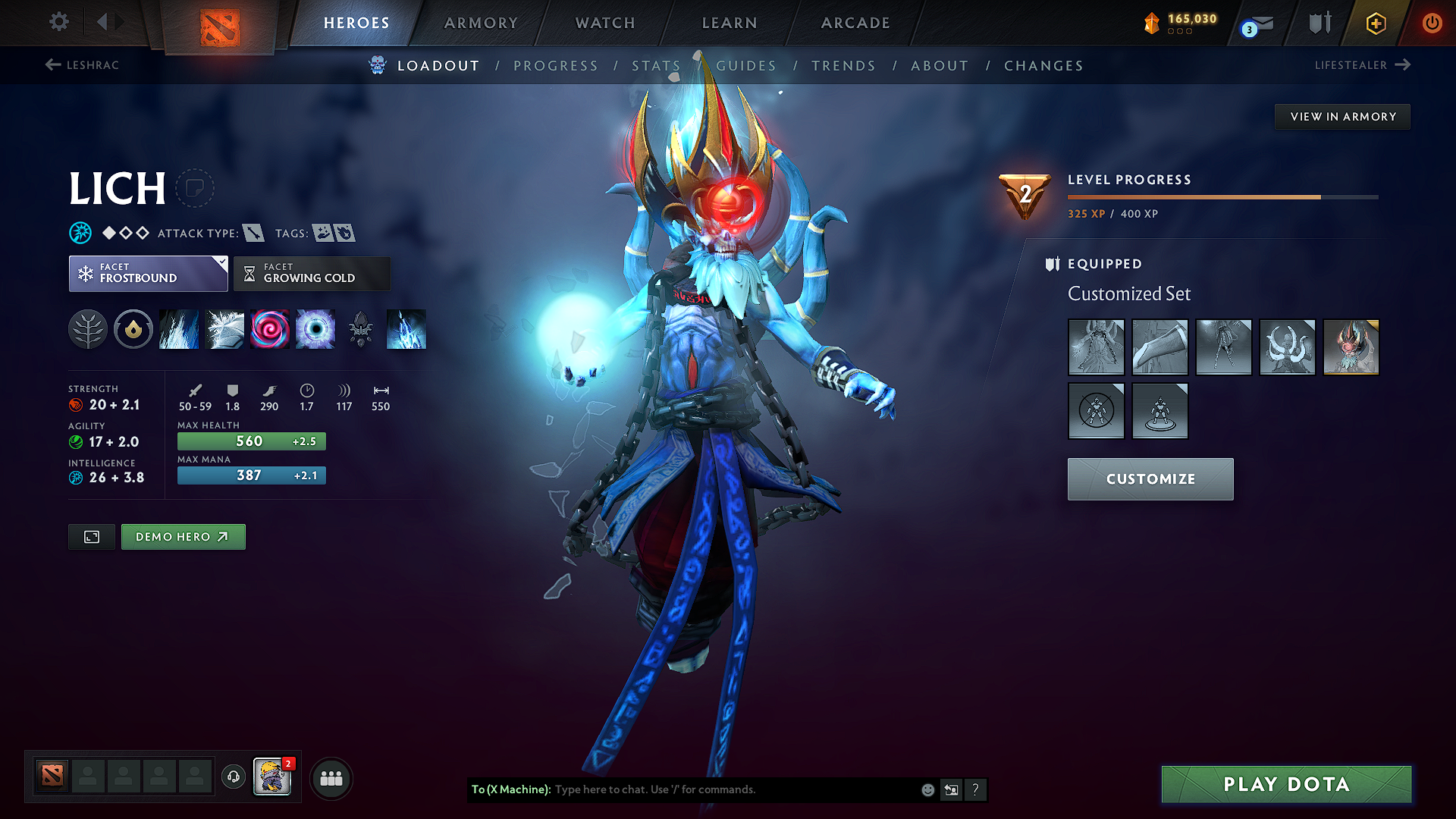The image size is (1456, 819).
Task: Click the Level Progress XP bar
Action: click(1222, 196)
